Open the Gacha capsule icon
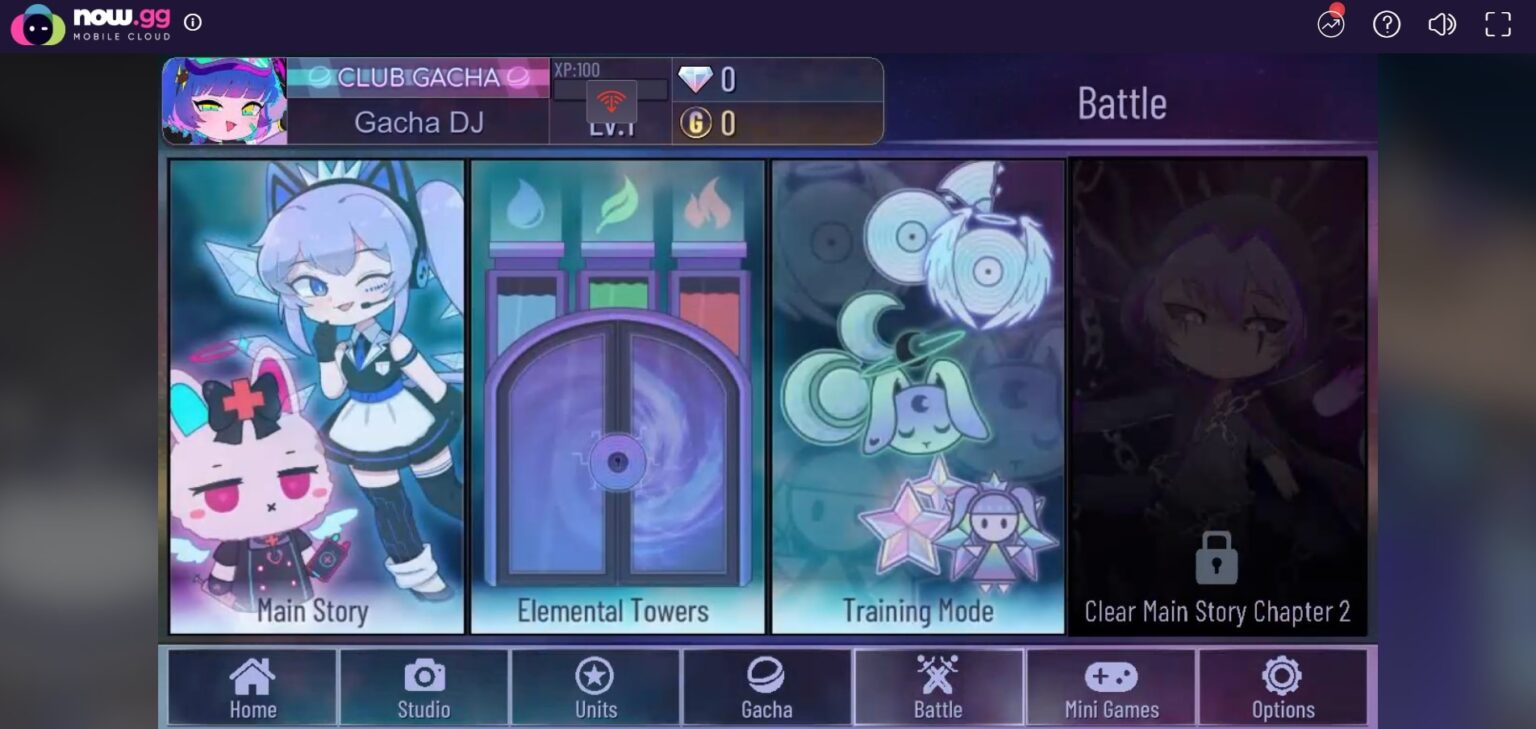This screenshot has width=1536, height=729. click(767, 678)
